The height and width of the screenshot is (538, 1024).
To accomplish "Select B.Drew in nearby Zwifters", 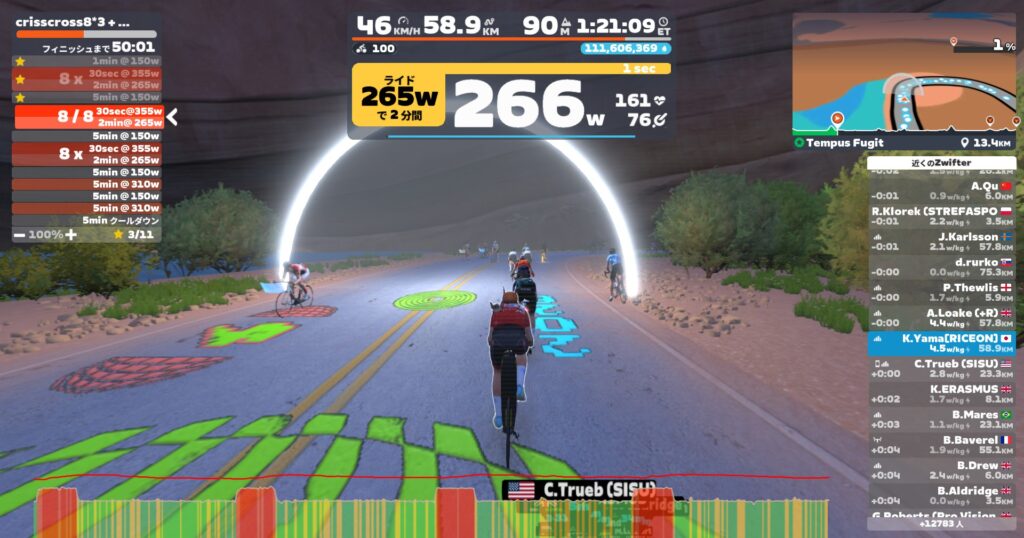I will coord(941,471).
